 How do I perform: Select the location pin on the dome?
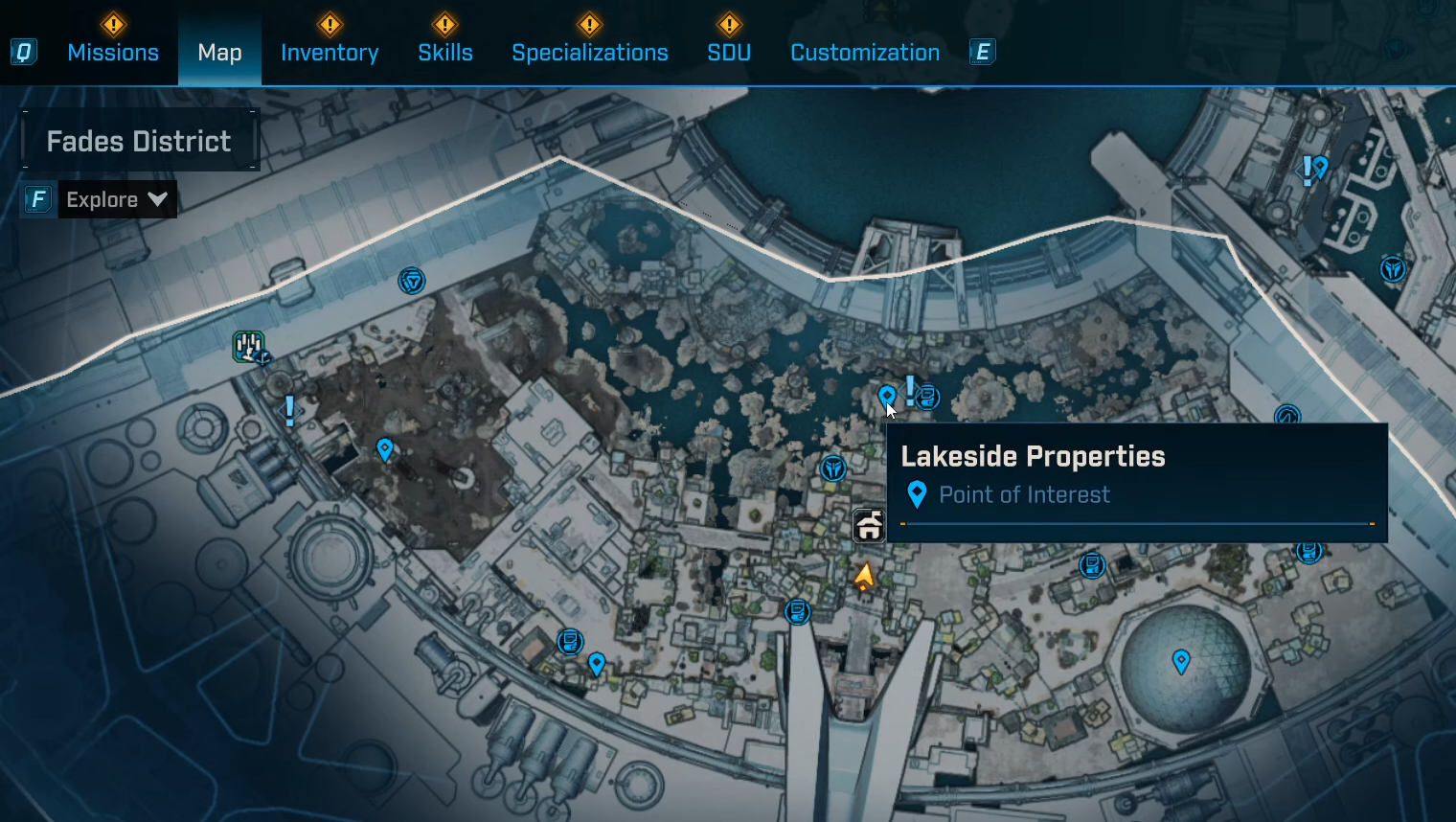(1181, 660)
